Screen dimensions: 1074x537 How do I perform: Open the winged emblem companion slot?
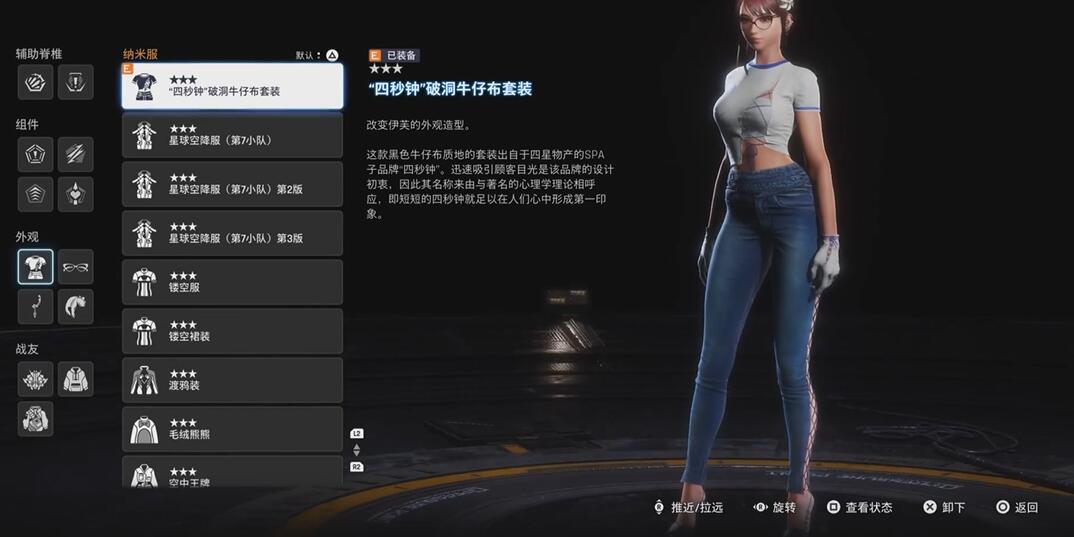pyautogui.click(x=35, y=379)
